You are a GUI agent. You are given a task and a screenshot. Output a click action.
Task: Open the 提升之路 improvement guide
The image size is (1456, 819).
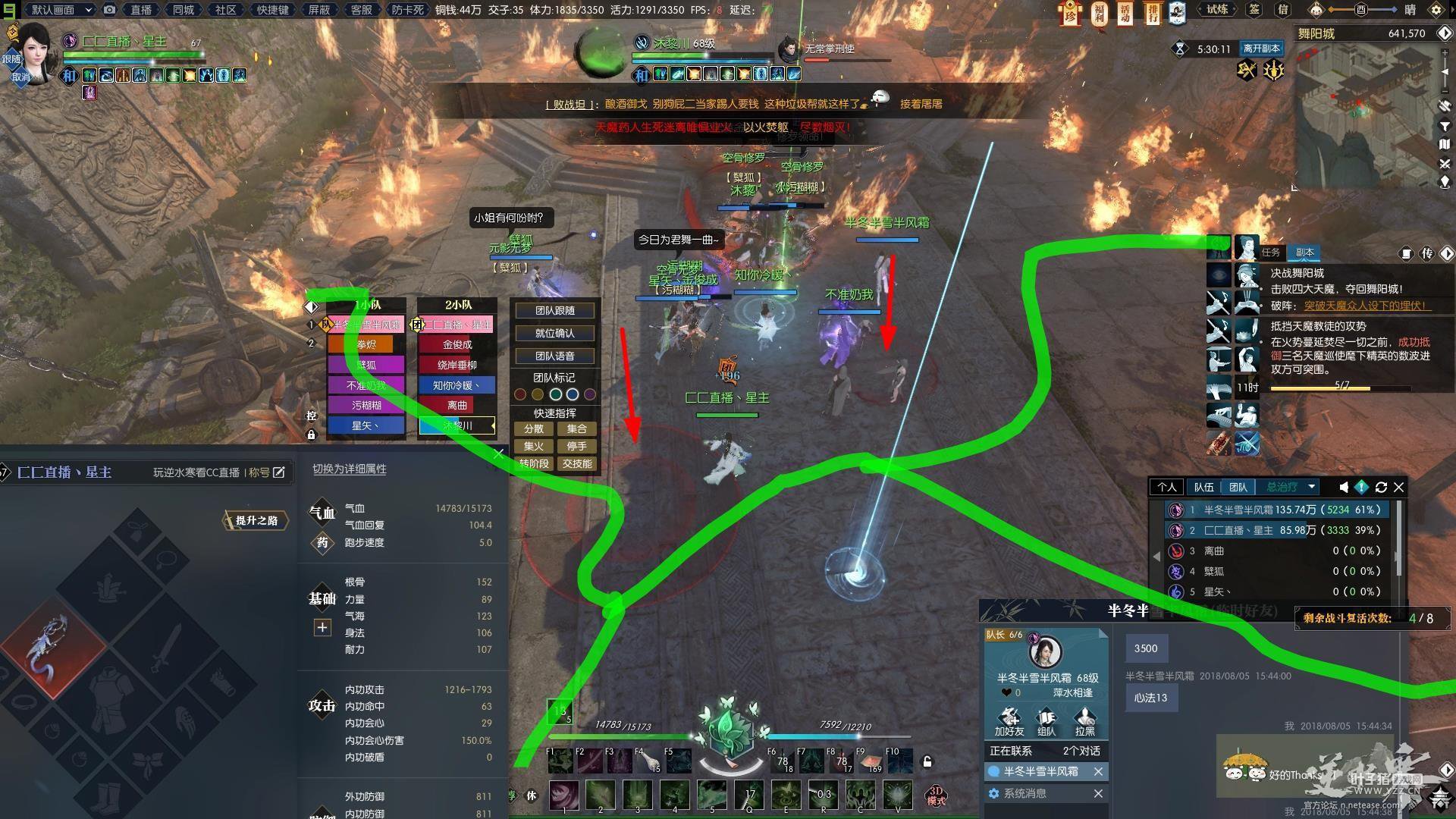(x=256, y=520)
